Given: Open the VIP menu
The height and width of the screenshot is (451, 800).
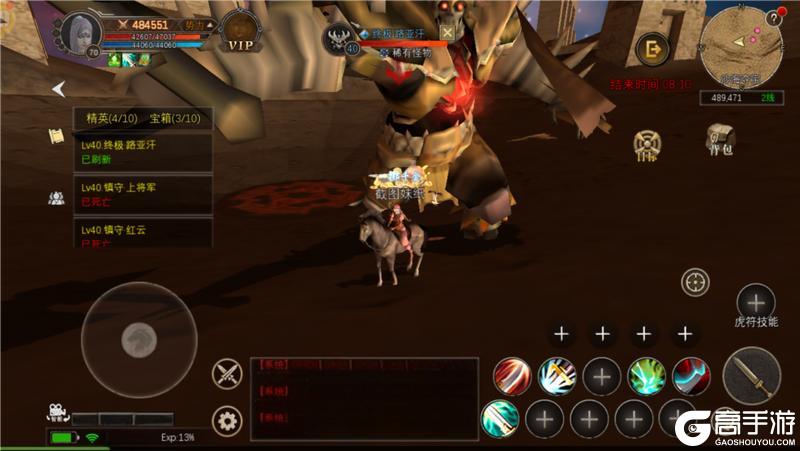Looking at the screenshot, I should [x=241, y=33].
